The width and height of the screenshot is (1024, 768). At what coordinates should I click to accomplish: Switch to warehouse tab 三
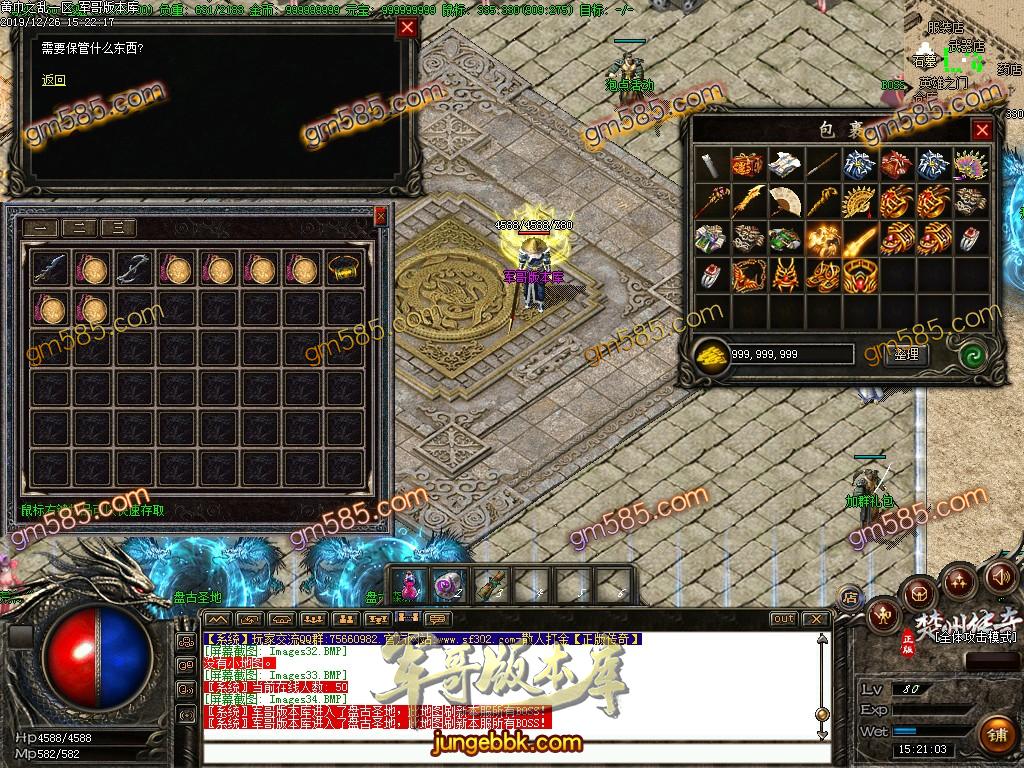pyautogui.click(x=118, y=228)
